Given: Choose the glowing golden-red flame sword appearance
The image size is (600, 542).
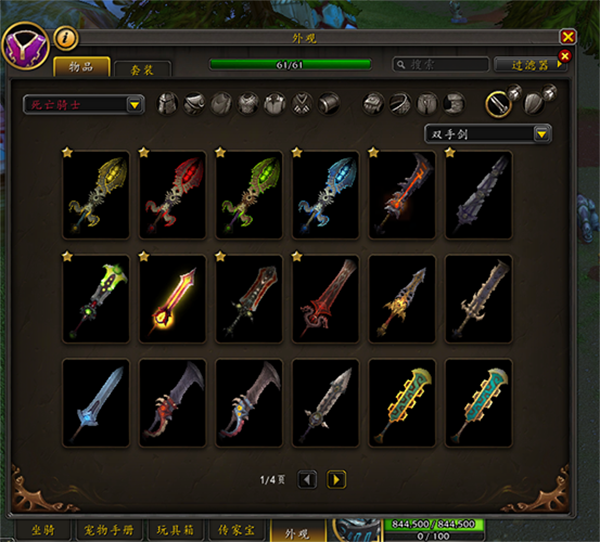Looking at the screenshot, I should click(x=173, y=298).
